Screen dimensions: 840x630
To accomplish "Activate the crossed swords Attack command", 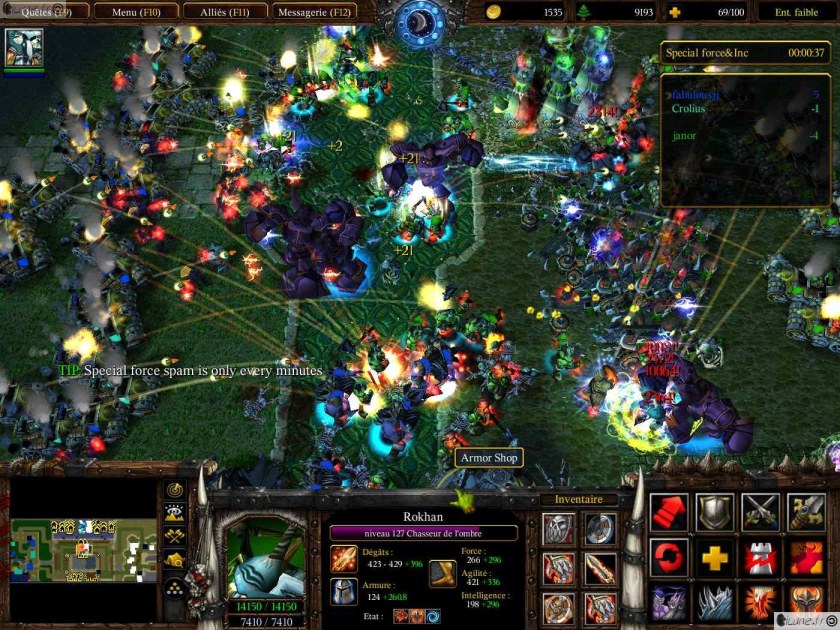I will point(760,512).
